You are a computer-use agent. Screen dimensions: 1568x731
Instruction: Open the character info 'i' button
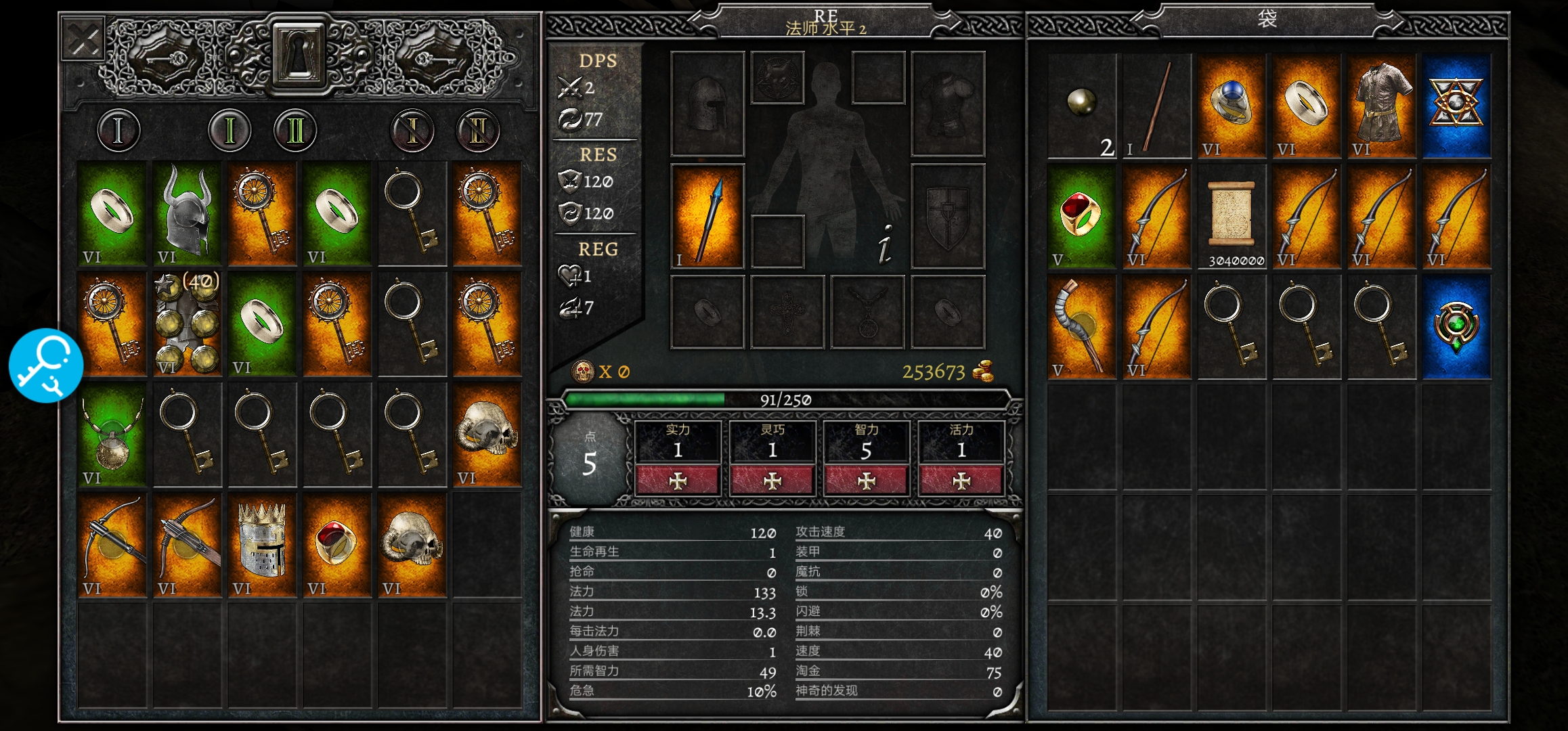coord(885,244)
